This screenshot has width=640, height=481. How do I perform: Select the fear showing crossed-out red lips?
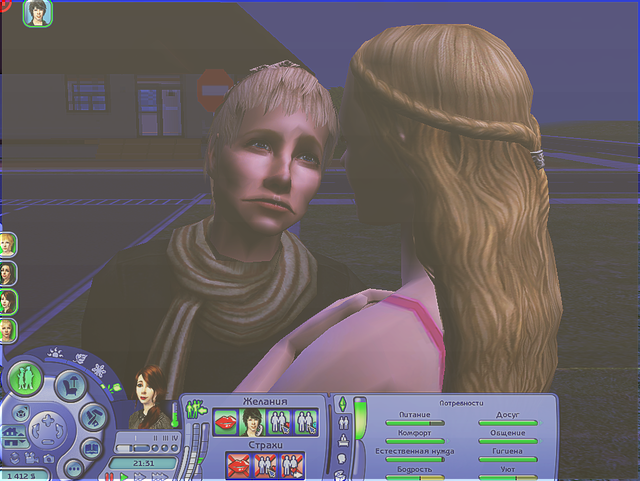239,466
